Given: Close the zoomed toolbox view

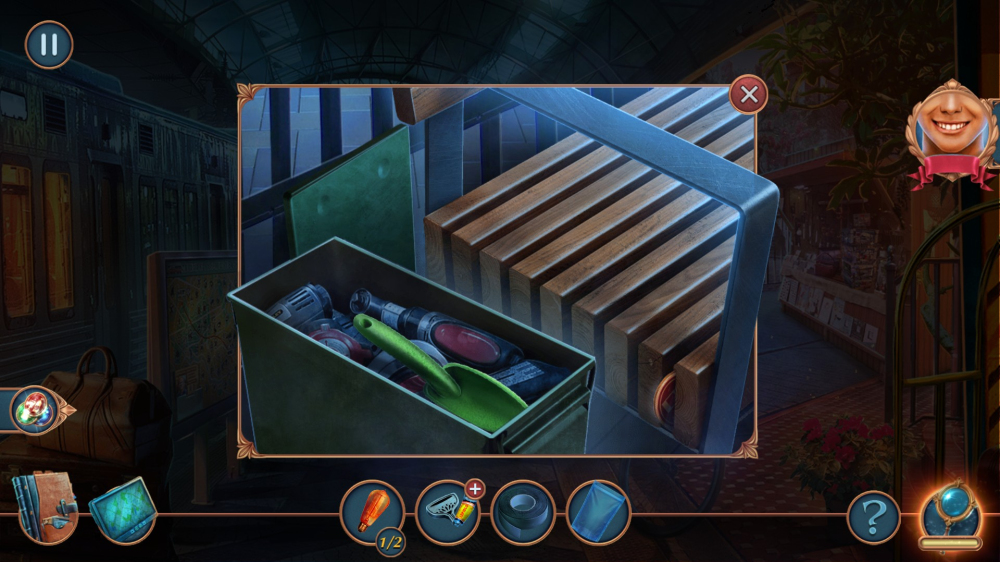Looking at the screenshot, I should 748,95.
